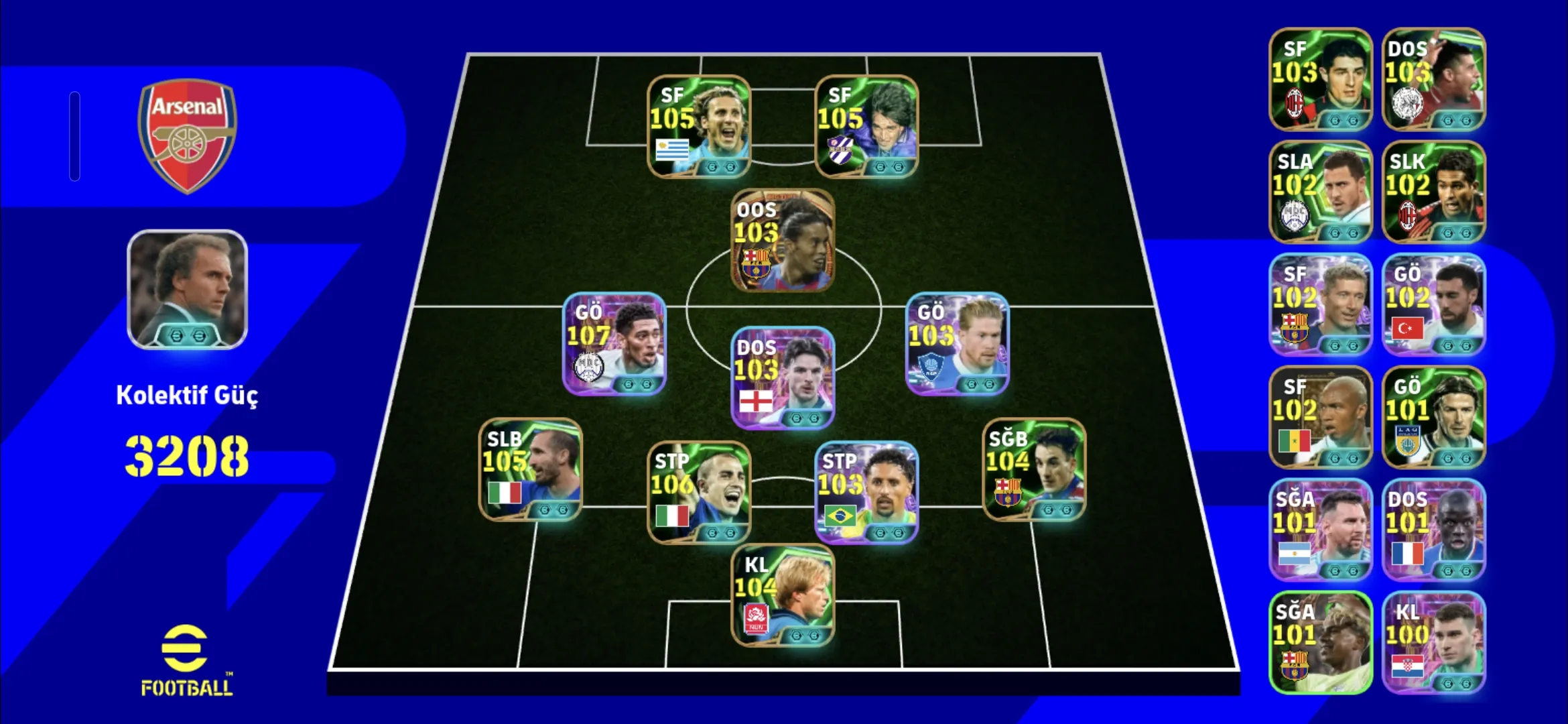Pick the GÖ 102 card with Turkey flag
The height and width of the screenshot is (724, 1568).
pyautogui.click(x=1433, y=304)
